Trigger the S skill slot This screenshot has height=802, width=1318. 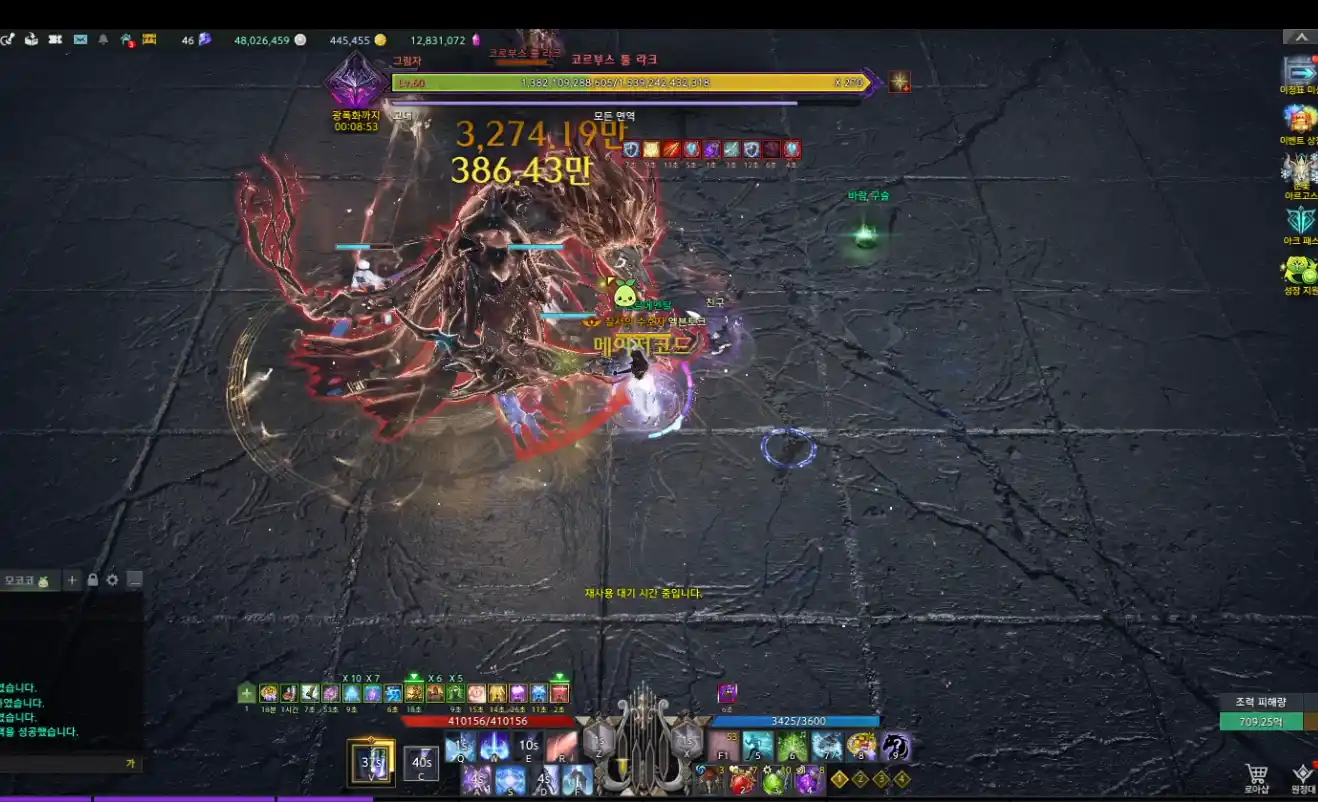[510, 779]
